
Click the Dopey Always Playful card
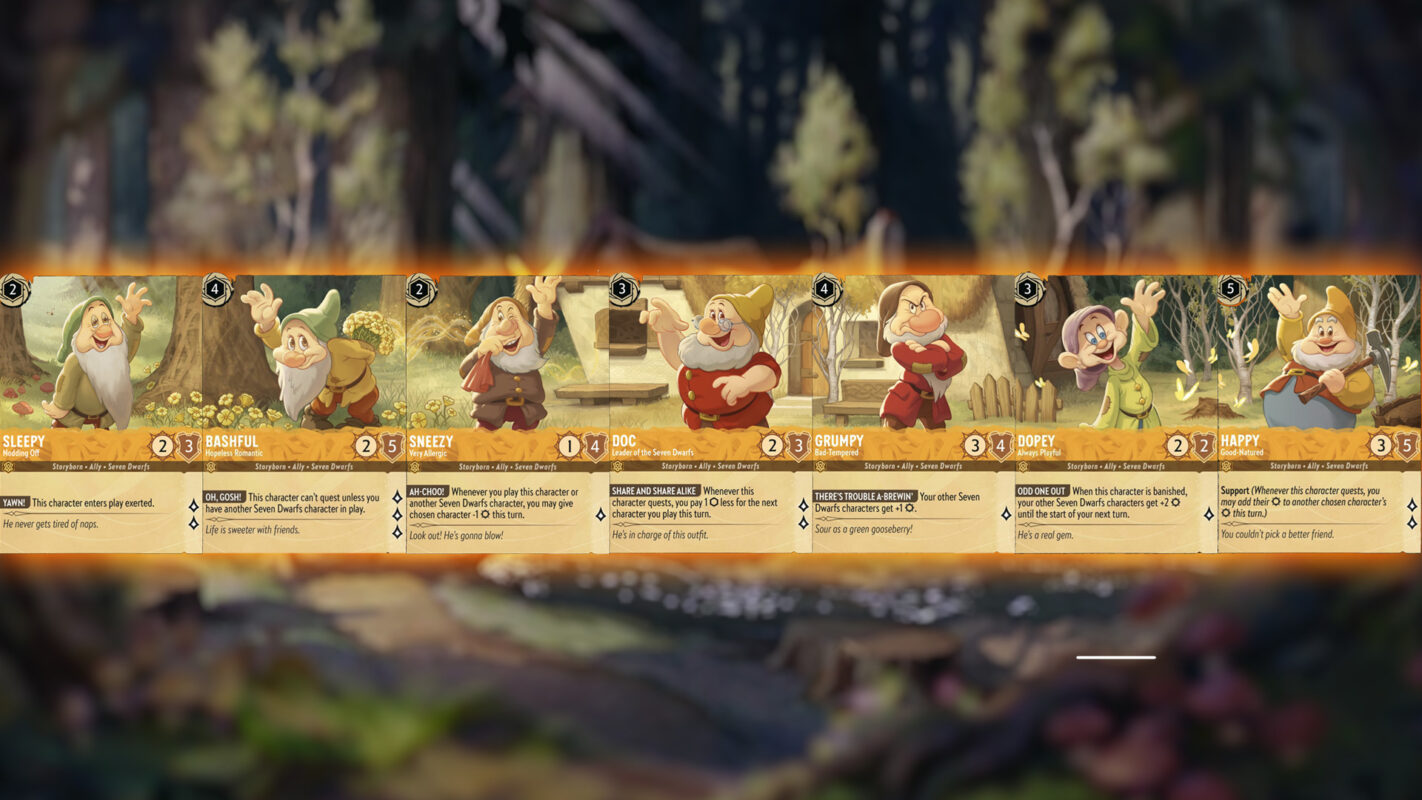[x=1116, y=413]
